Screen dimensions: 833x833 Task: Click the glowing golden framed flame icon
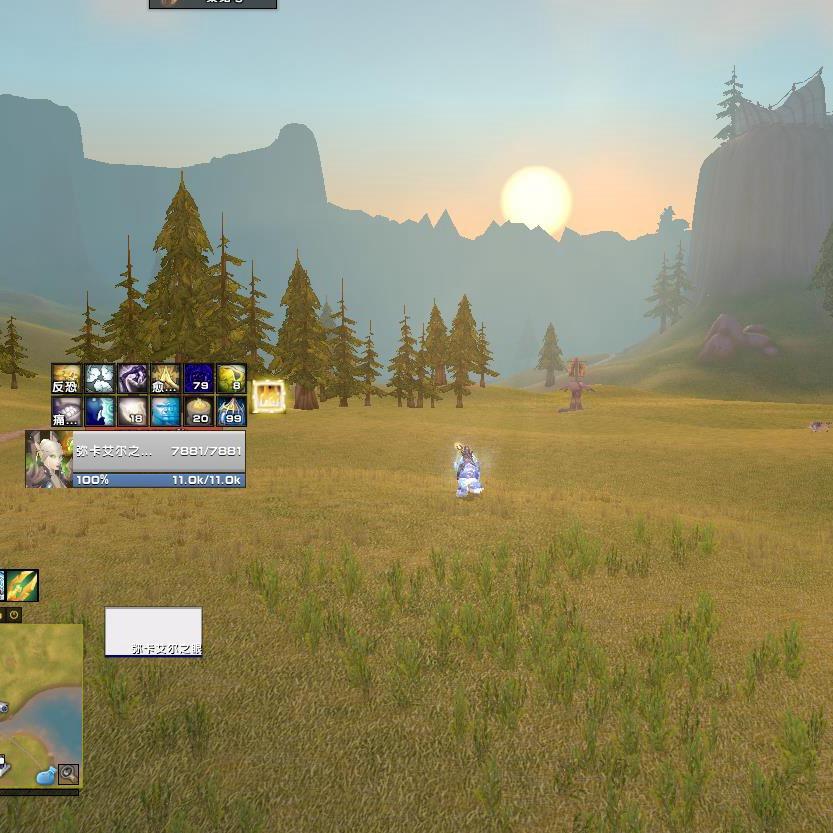point(268,396)
